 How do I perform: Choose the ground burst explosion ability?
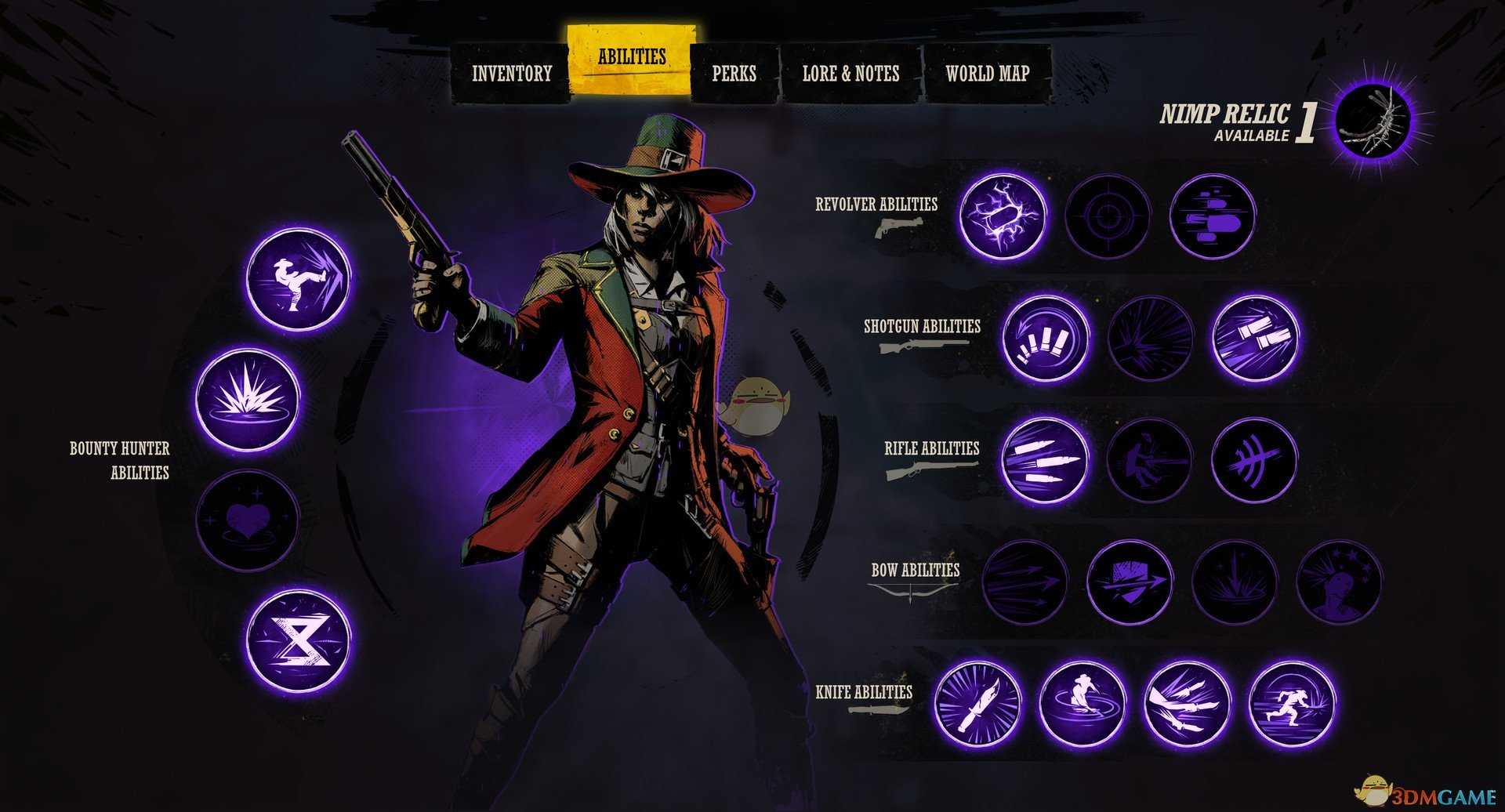[247, 399]
